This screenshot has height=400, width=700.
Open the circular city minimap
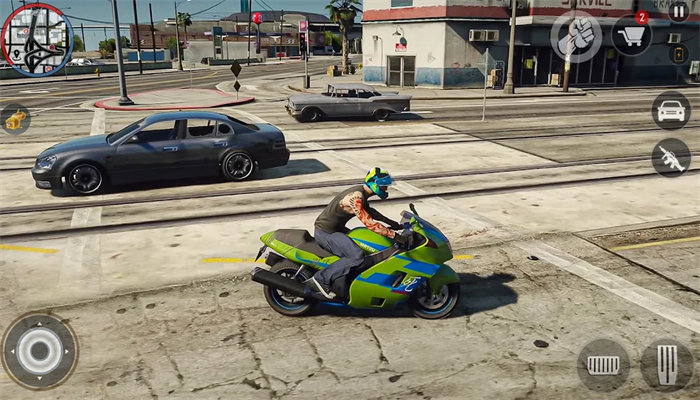coord(37,39)
